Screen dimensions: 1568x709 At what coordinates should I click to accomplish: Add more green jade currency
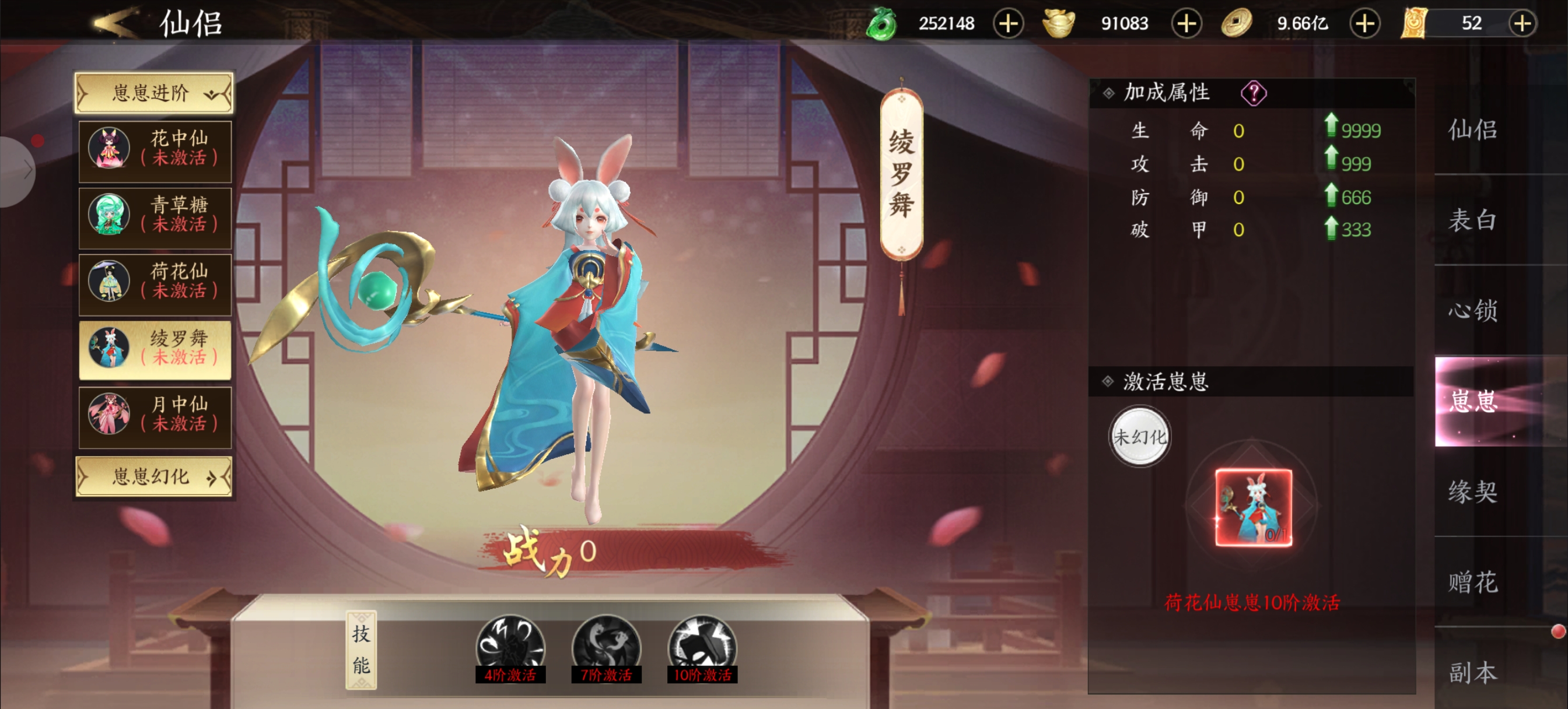point(1008,24)
